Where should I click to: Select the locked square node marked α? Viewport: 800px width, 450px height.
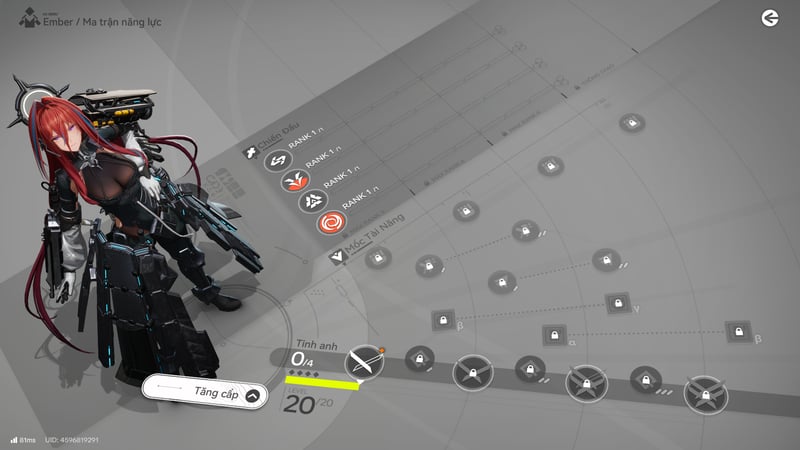(x=555, y=335)
